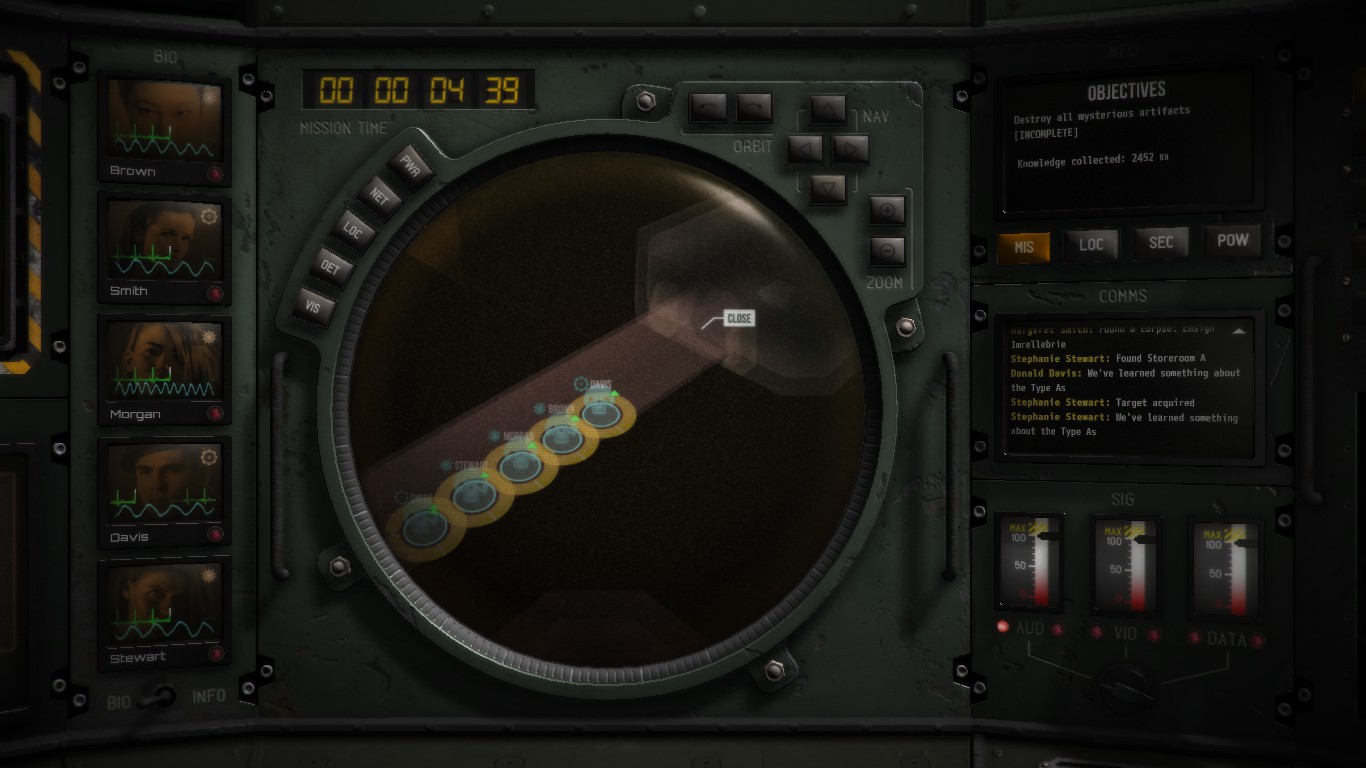The image size is (1366, 768).
Task: Switch to the MIS tab
Action: coord(1023,246)
